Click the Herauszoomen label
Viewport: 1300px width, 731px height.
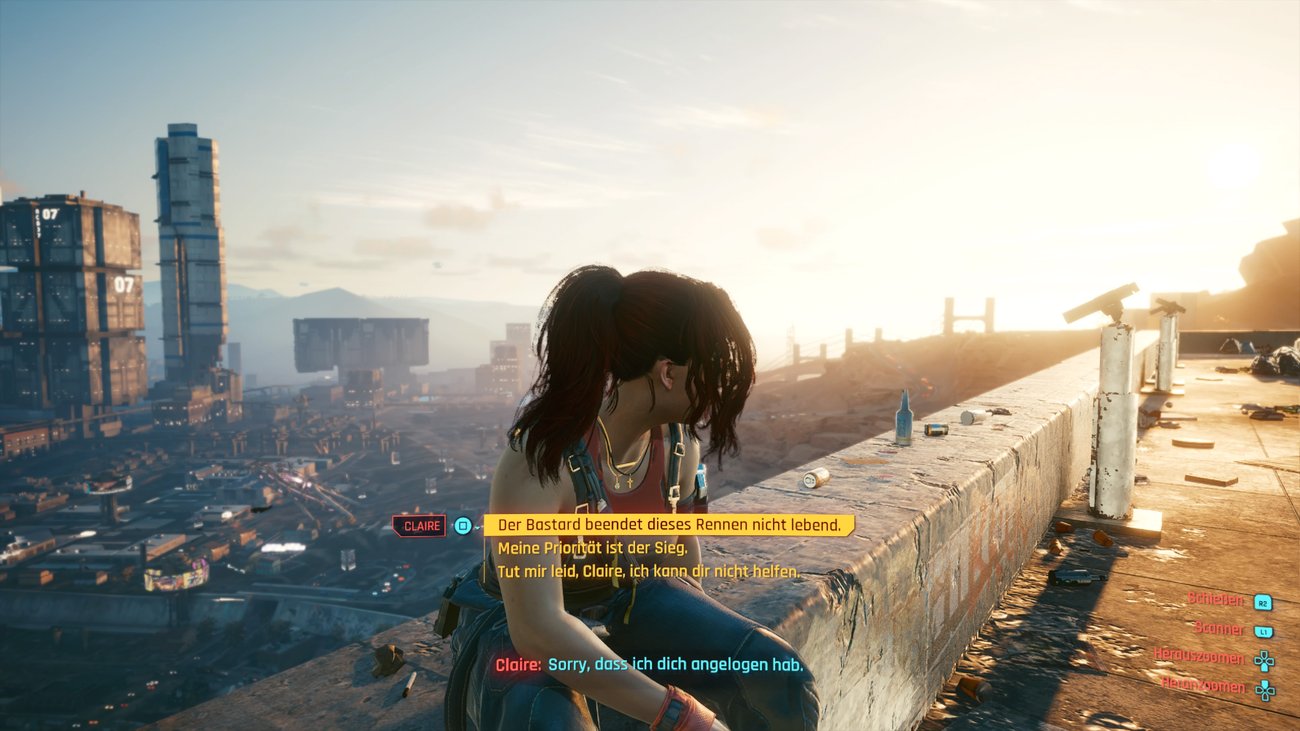pyautogui.click(x=1199, y=658)
